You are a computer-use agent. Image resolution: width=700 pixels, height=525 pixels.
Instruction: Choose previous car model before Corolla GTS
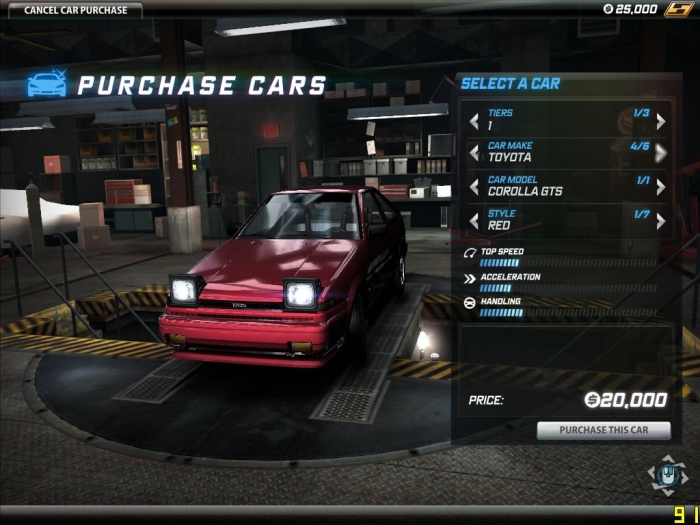click(x=475, y=187)
